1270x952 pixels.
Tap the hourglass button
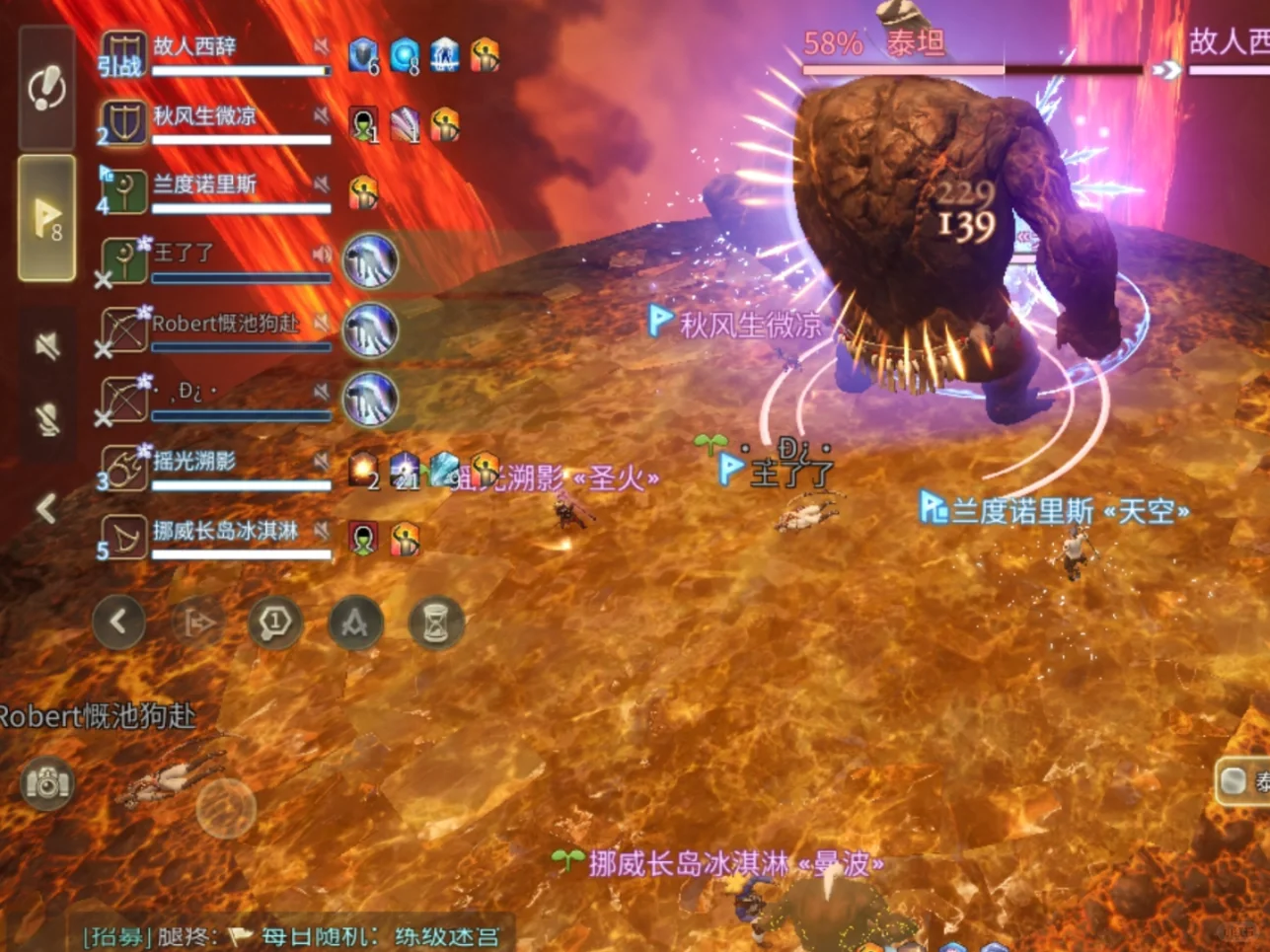coord(435,622)
